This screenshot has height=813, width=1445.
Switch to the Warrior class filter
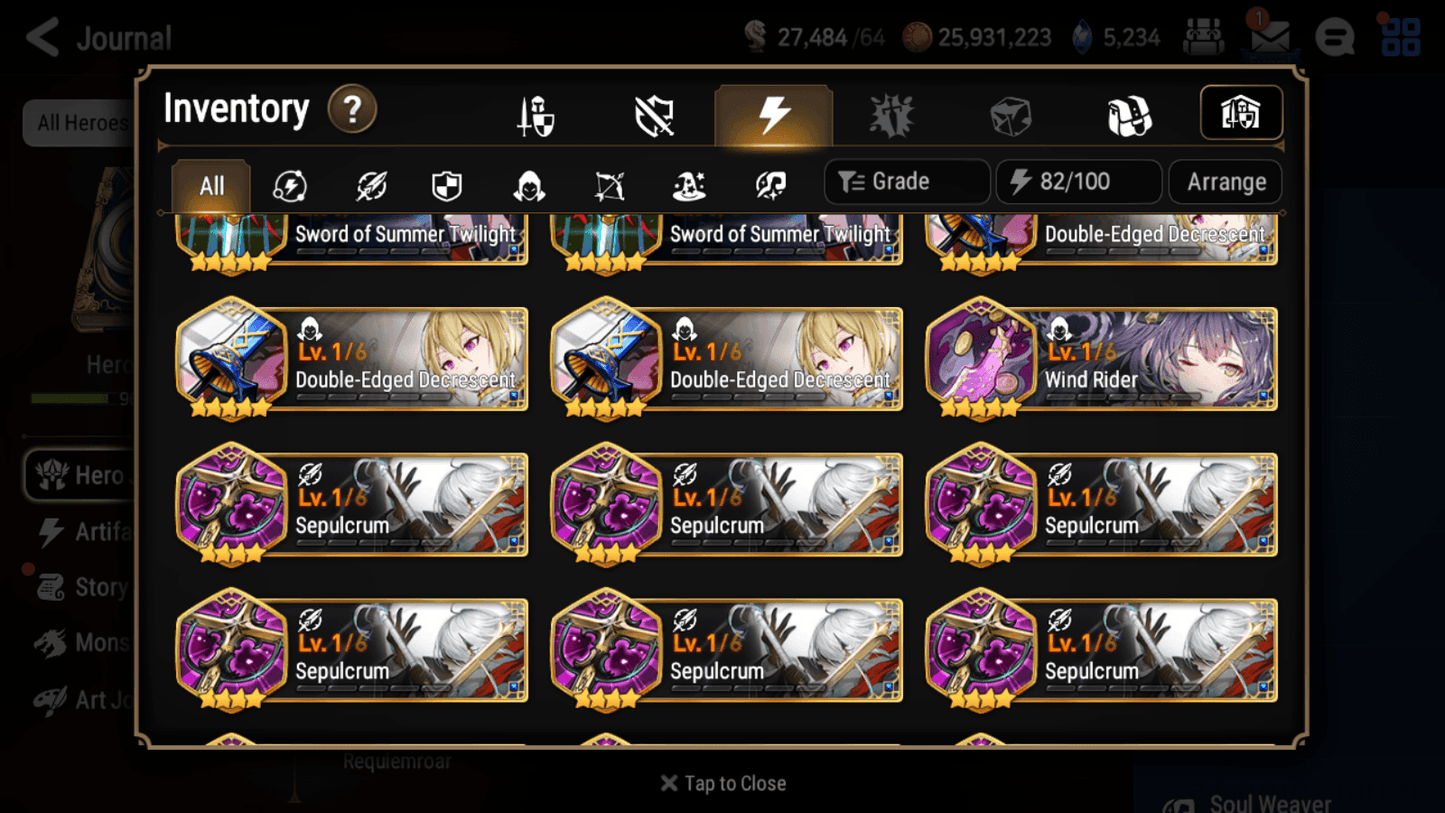click(x=290, y=185)
